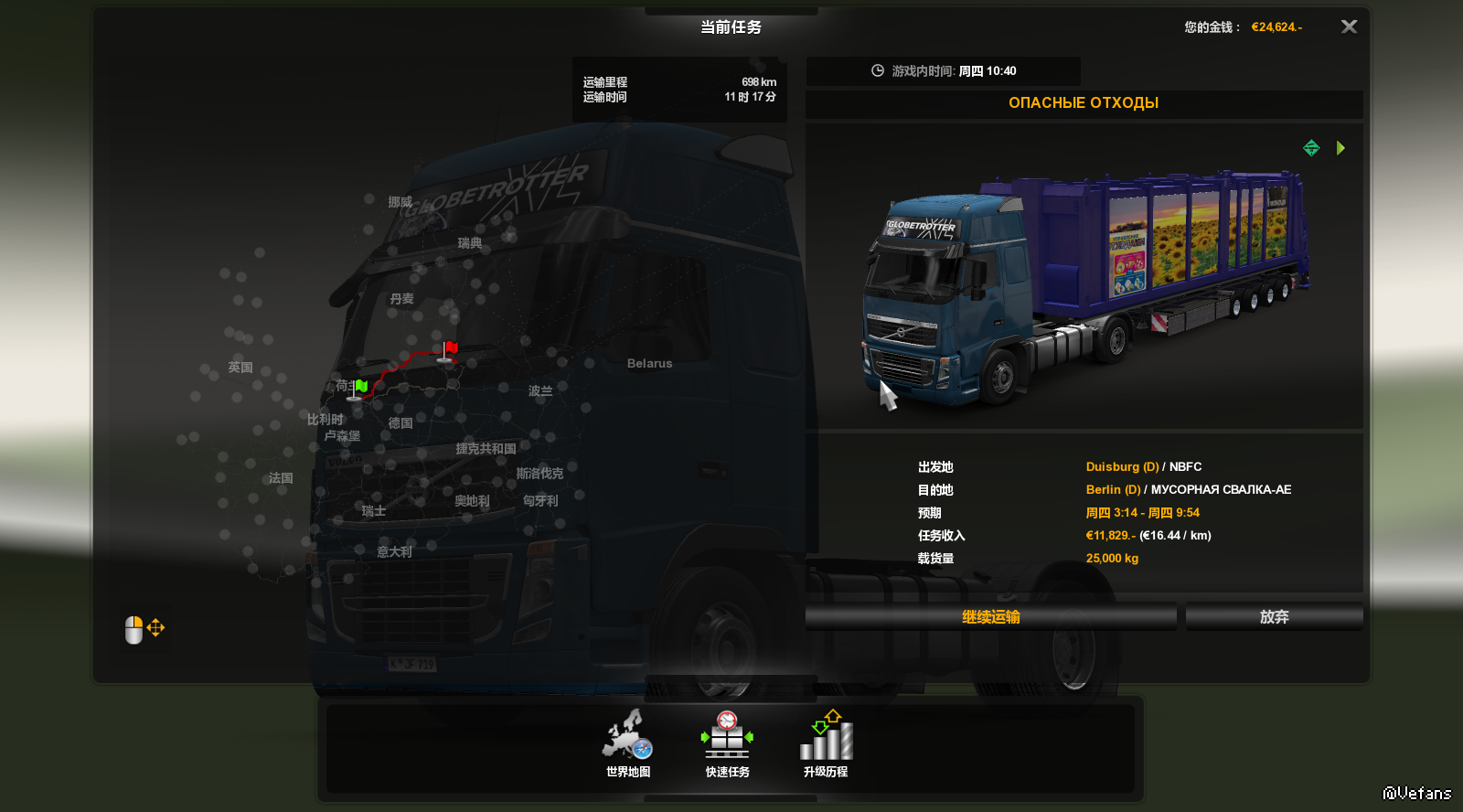
Task: Click the truck and trailer preview image
Action: (1084, 283)
